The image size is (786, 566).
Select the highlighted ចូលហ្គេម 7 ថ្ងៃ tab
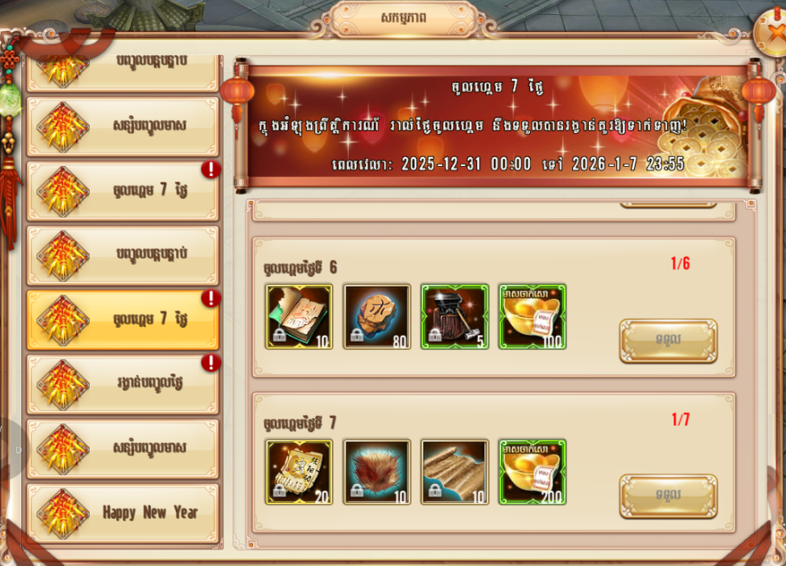tap(123, 320)
